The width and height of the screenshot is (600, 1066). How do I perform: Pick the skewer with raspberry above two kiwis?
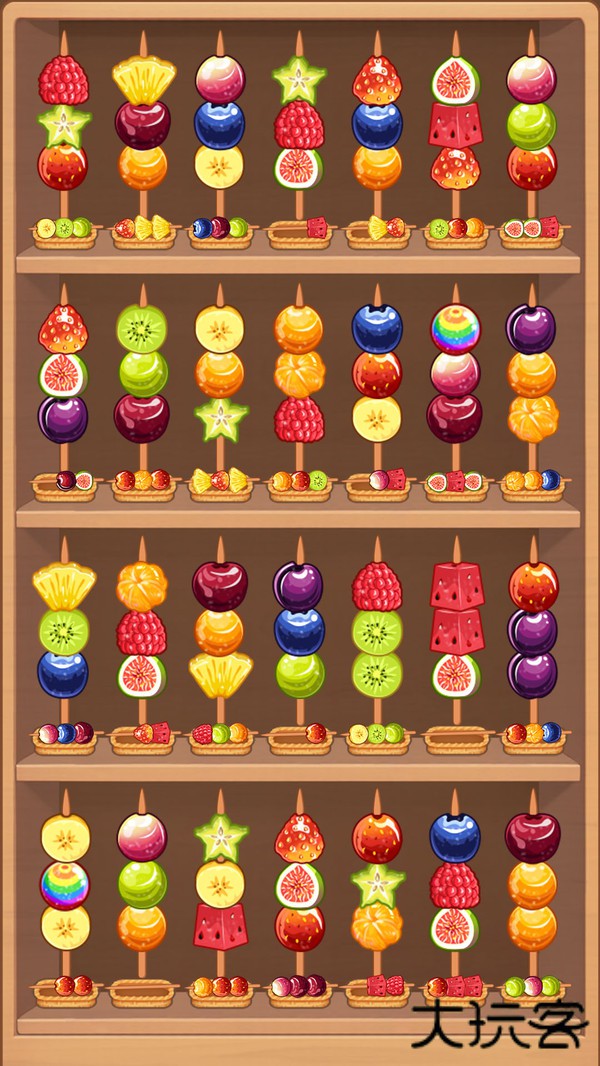[x=377, y=631]
